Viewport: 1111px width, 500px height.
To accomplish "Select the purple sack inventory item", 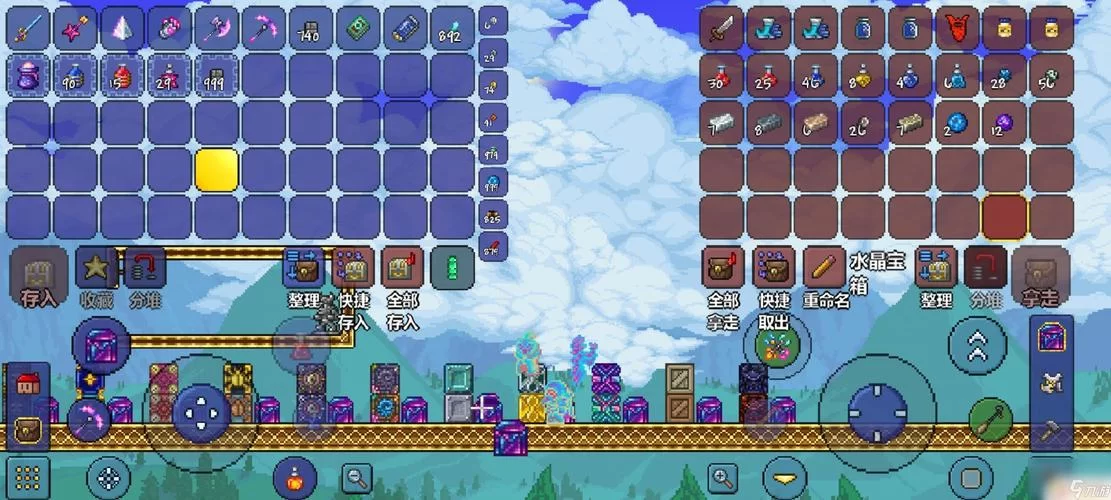I will 28,76.
